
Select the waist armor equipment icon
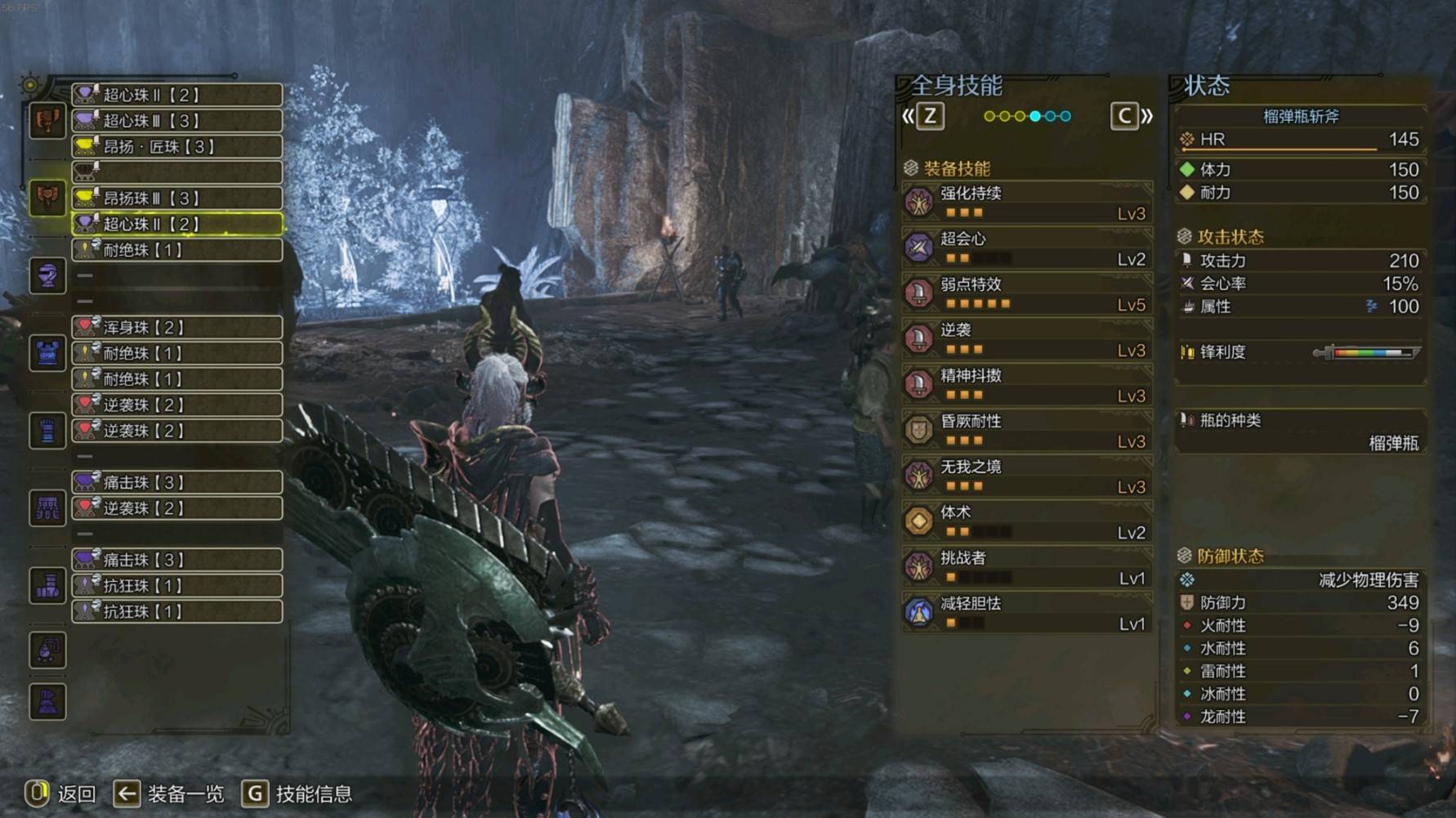point(47,508)
